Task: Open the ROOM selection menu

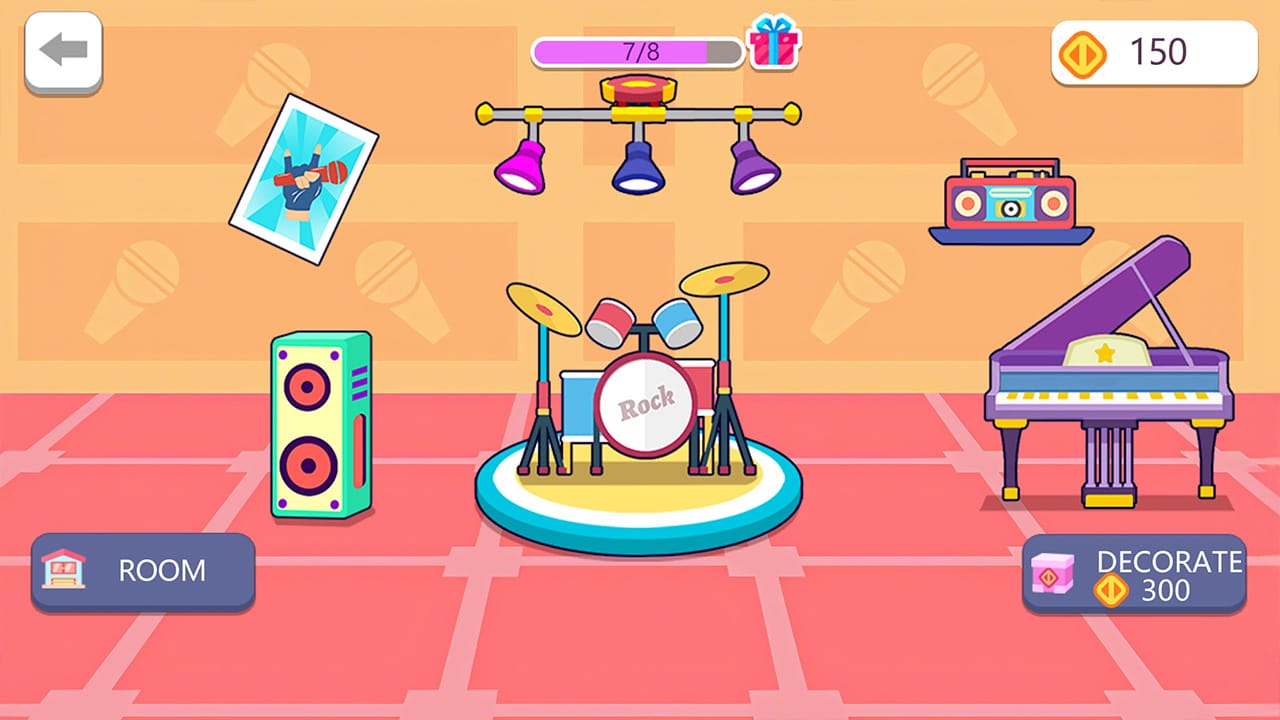Action: point(143,572)
